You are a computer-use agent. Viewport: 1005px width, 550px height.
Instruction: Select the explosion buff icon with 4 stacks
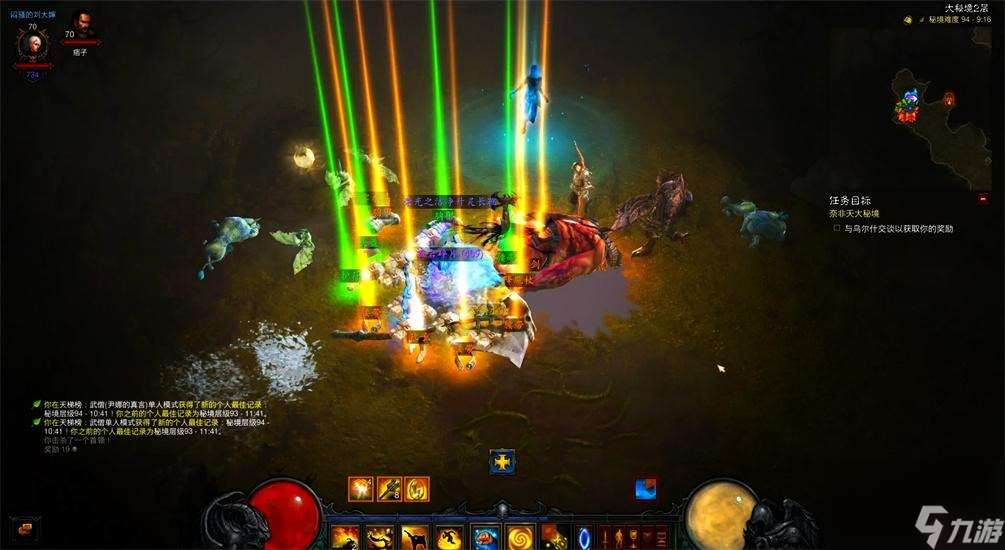[x=360, y=488]
